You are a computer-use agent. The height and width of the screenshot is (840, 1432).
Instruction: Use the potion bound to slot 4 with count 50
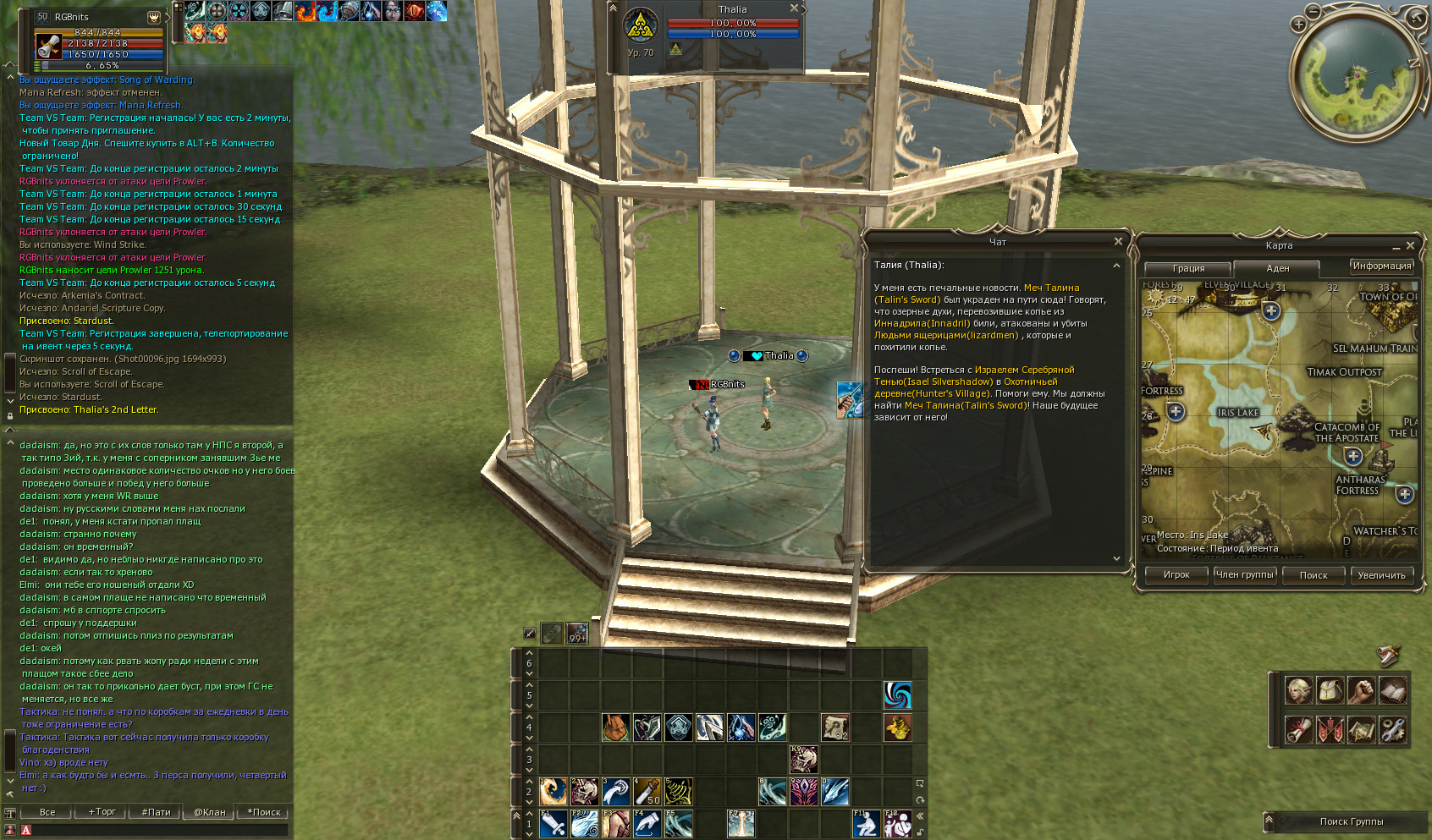[648, 792]
